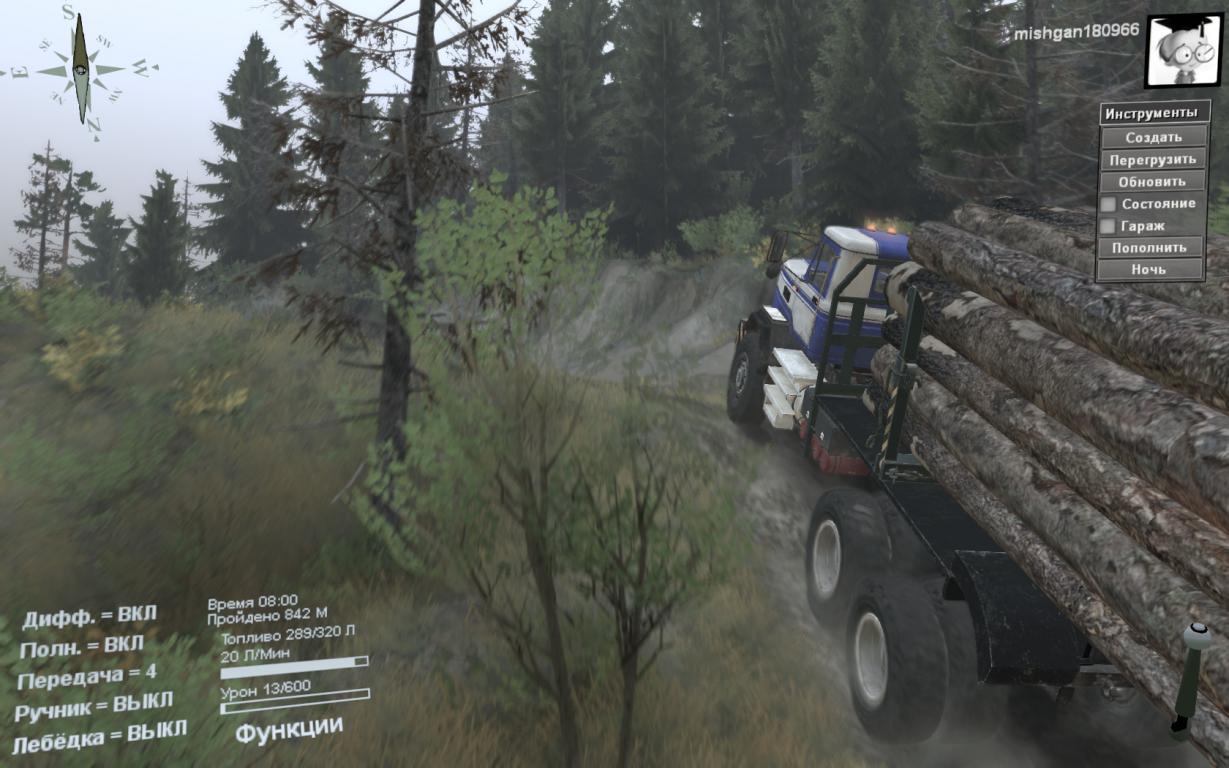Click the compass rose
Viewport: 1229px width, 768px height.
click(82, 69)
